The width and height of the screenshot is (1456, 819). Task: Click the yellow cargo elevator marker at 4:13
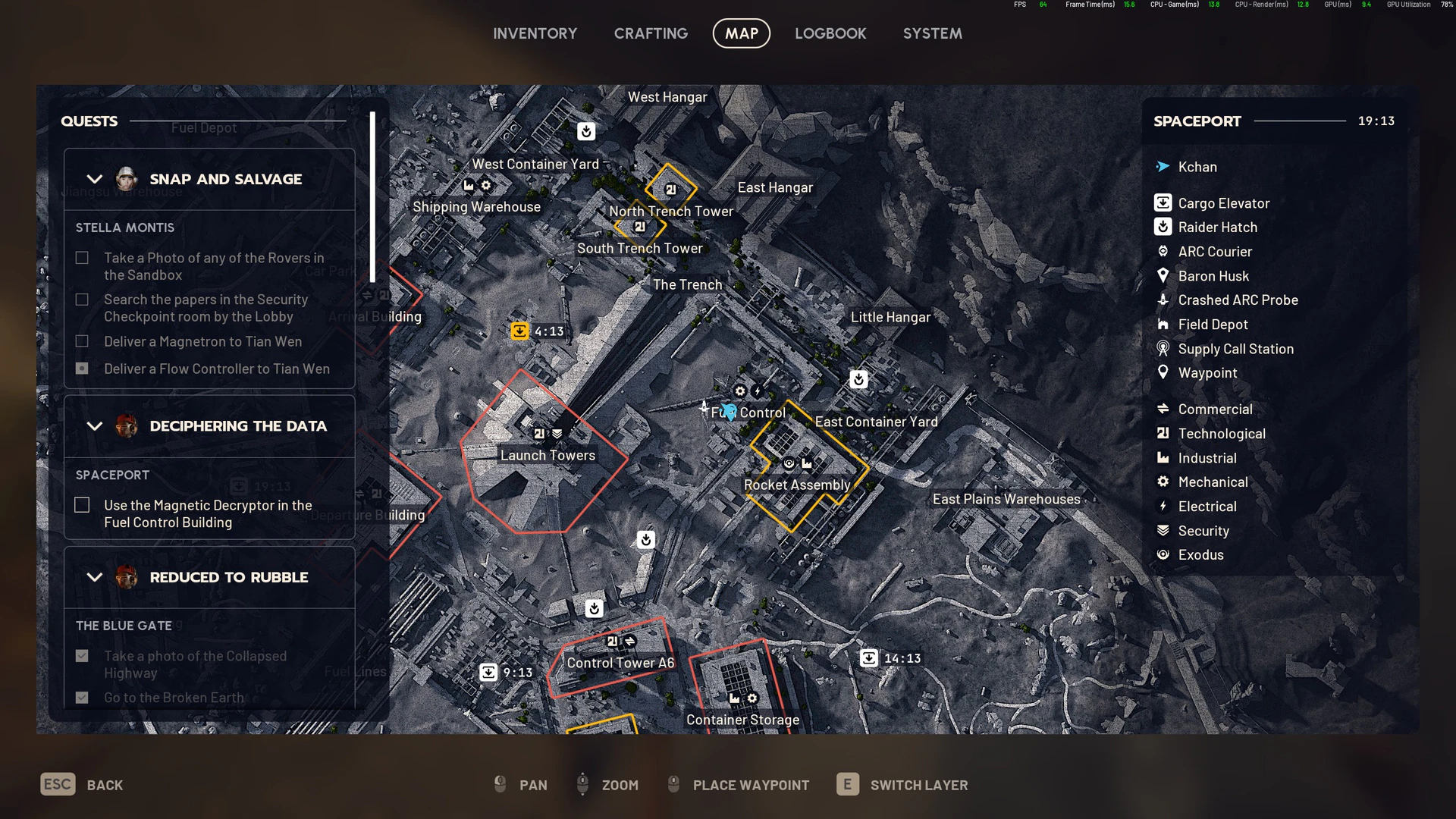519,331
